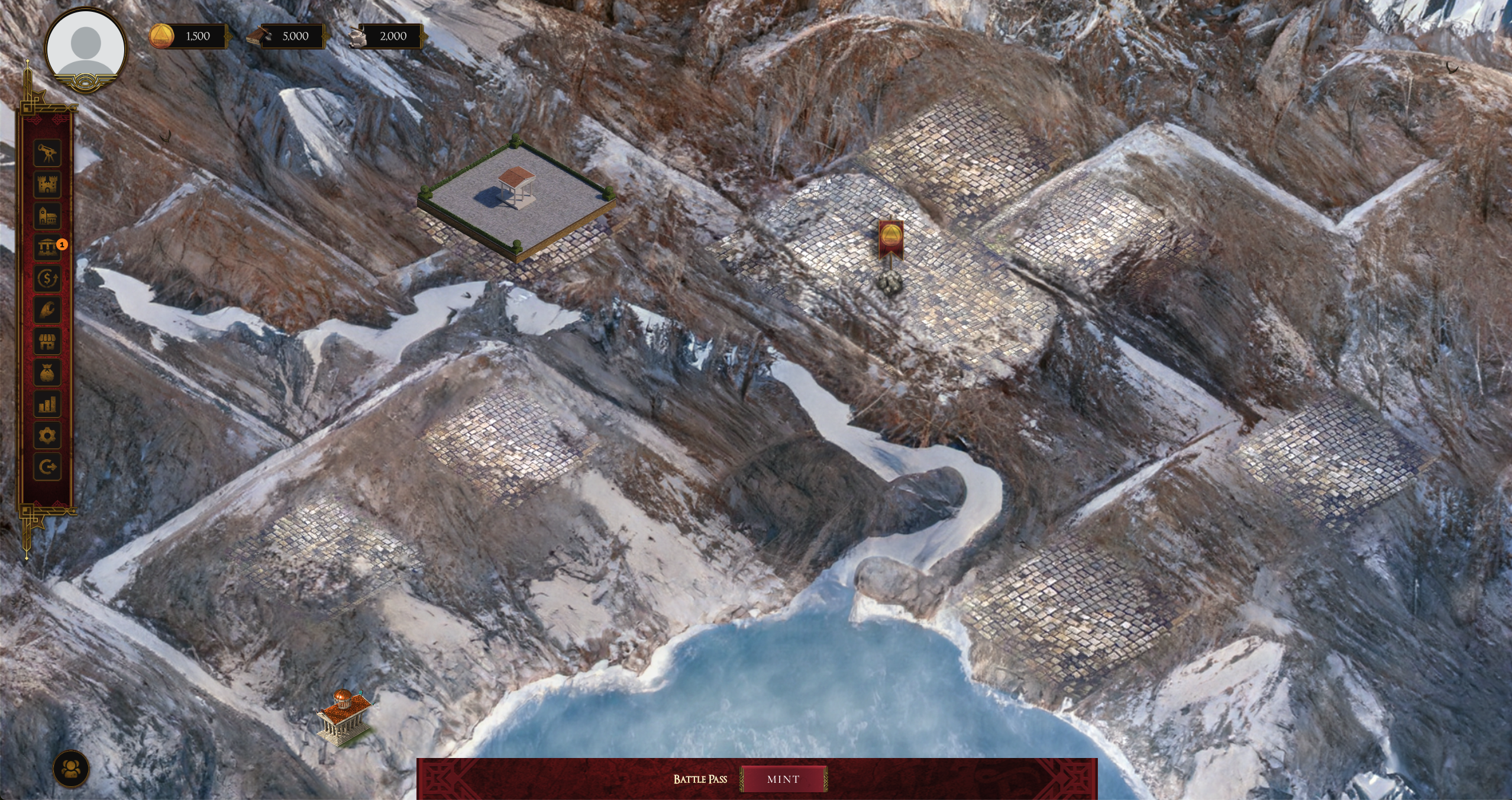Open the money bag icon
1512x800 pixels.
click(47, 373)
